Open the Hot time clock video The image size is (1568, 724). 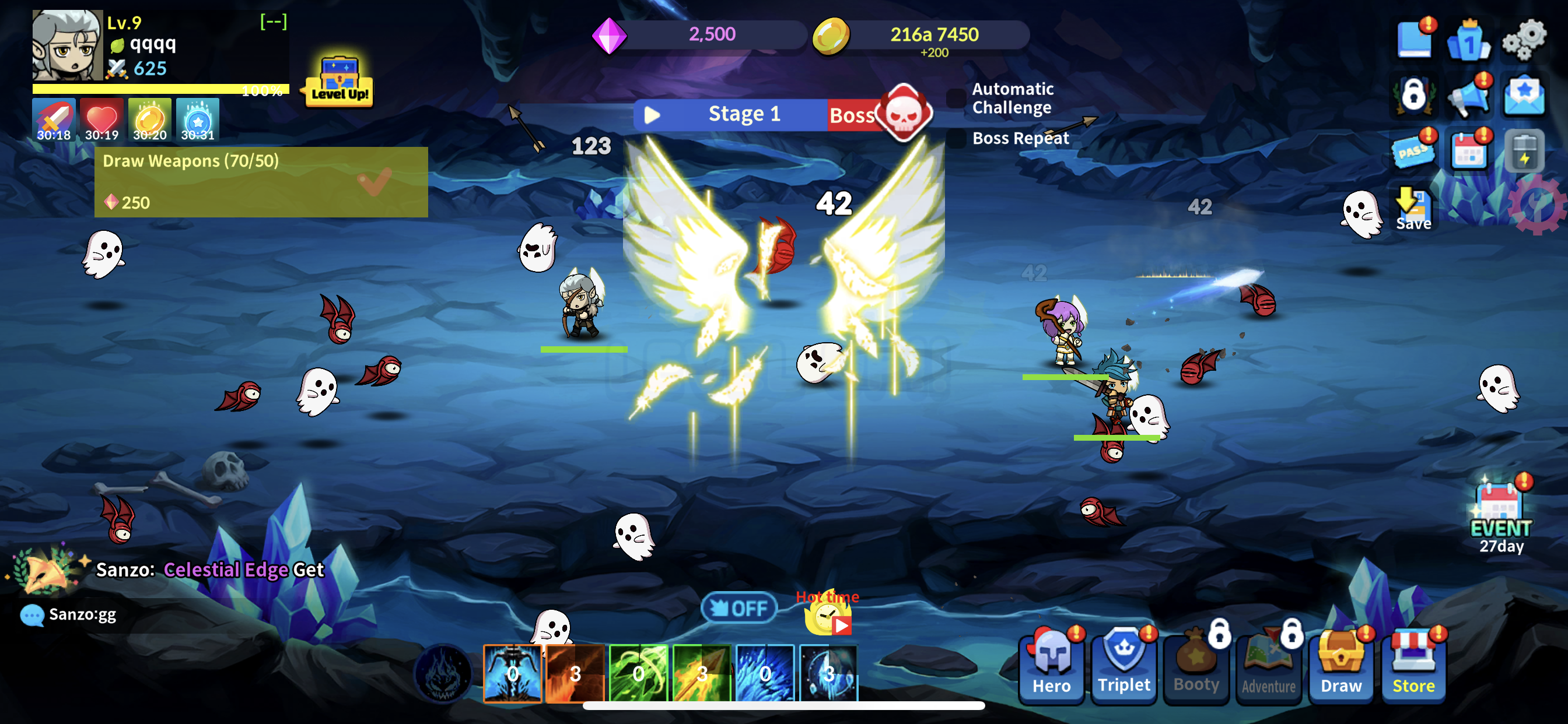pos(828,617)
